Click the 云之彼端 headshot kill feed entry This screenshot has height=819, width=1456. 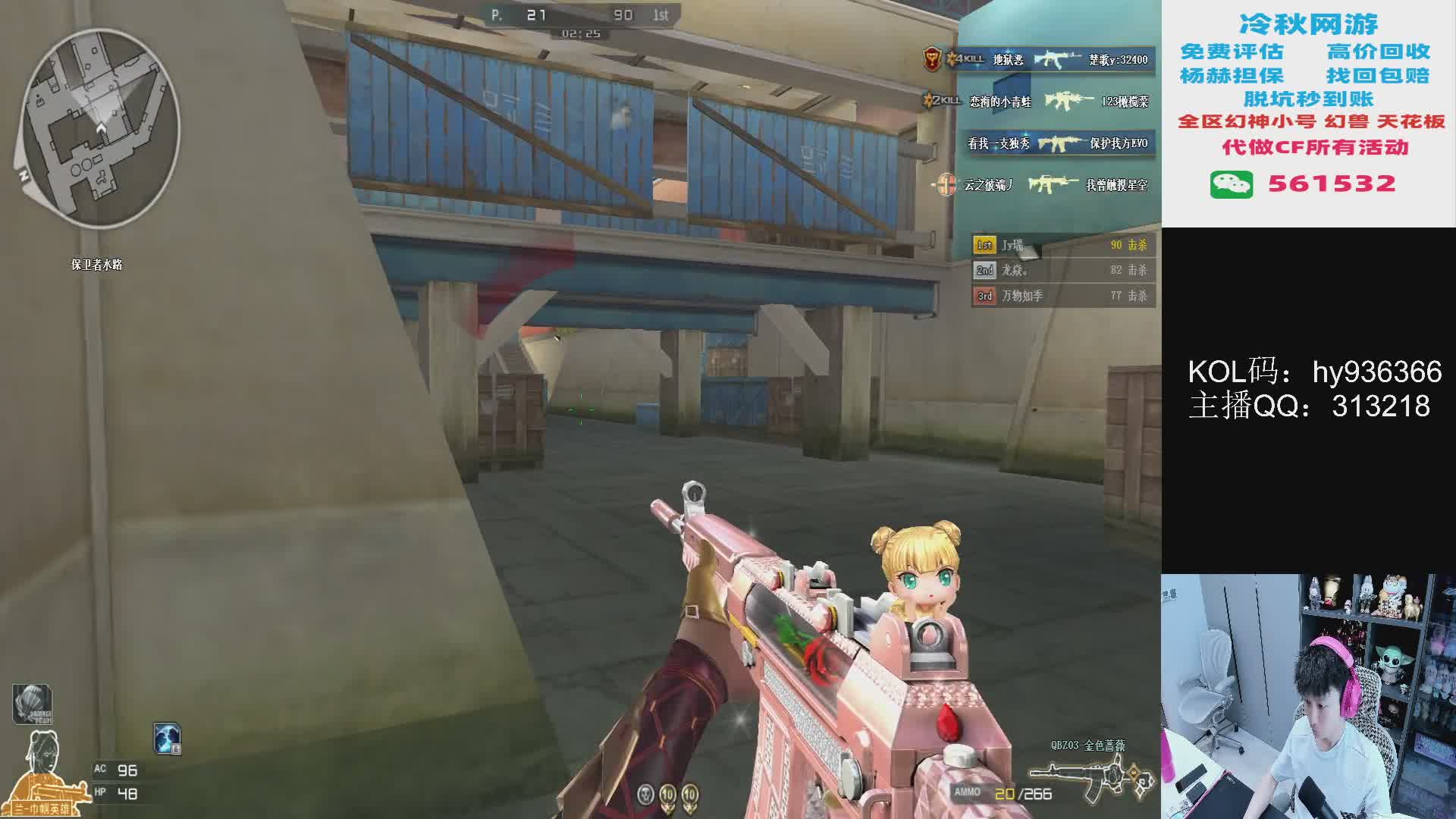[1043, 184]
